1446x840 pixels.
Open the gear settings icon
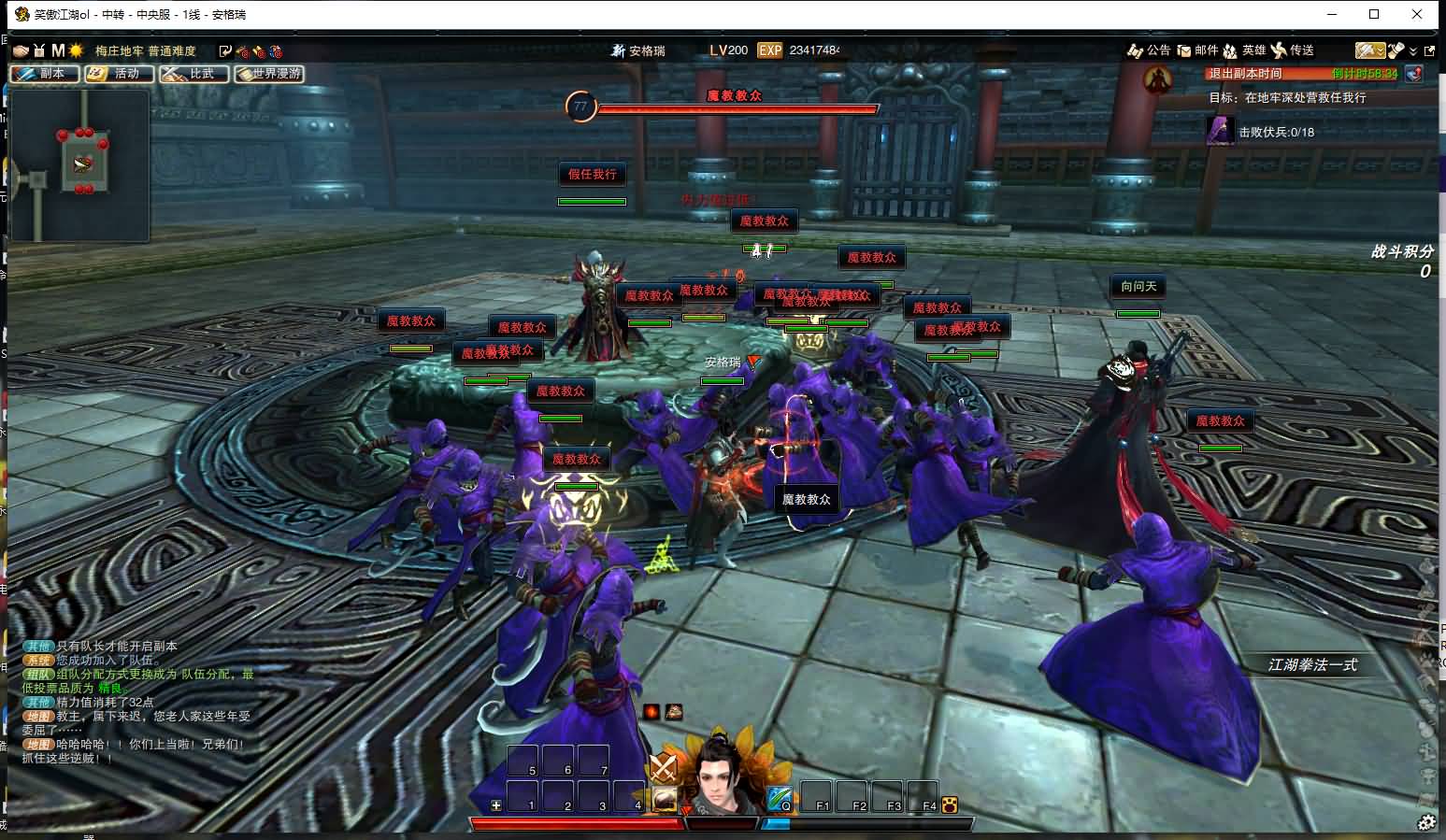pyautogui.click(x=1426, y=822)
